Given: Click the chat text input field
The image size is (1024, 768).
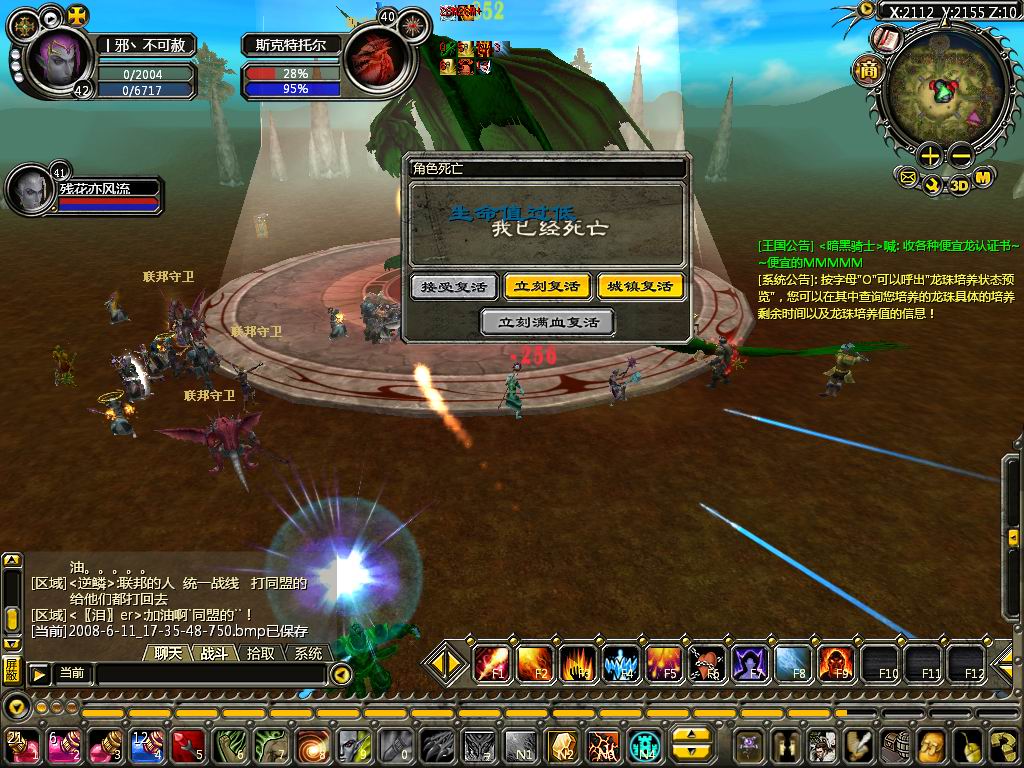Looking at the screenshot, I should pos(210,675).
